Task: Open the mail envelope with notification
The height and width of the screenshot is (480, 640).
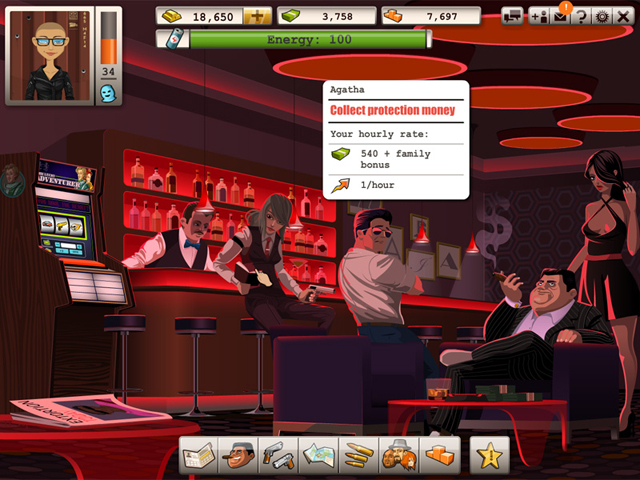Action: click(x=560, y=16)
